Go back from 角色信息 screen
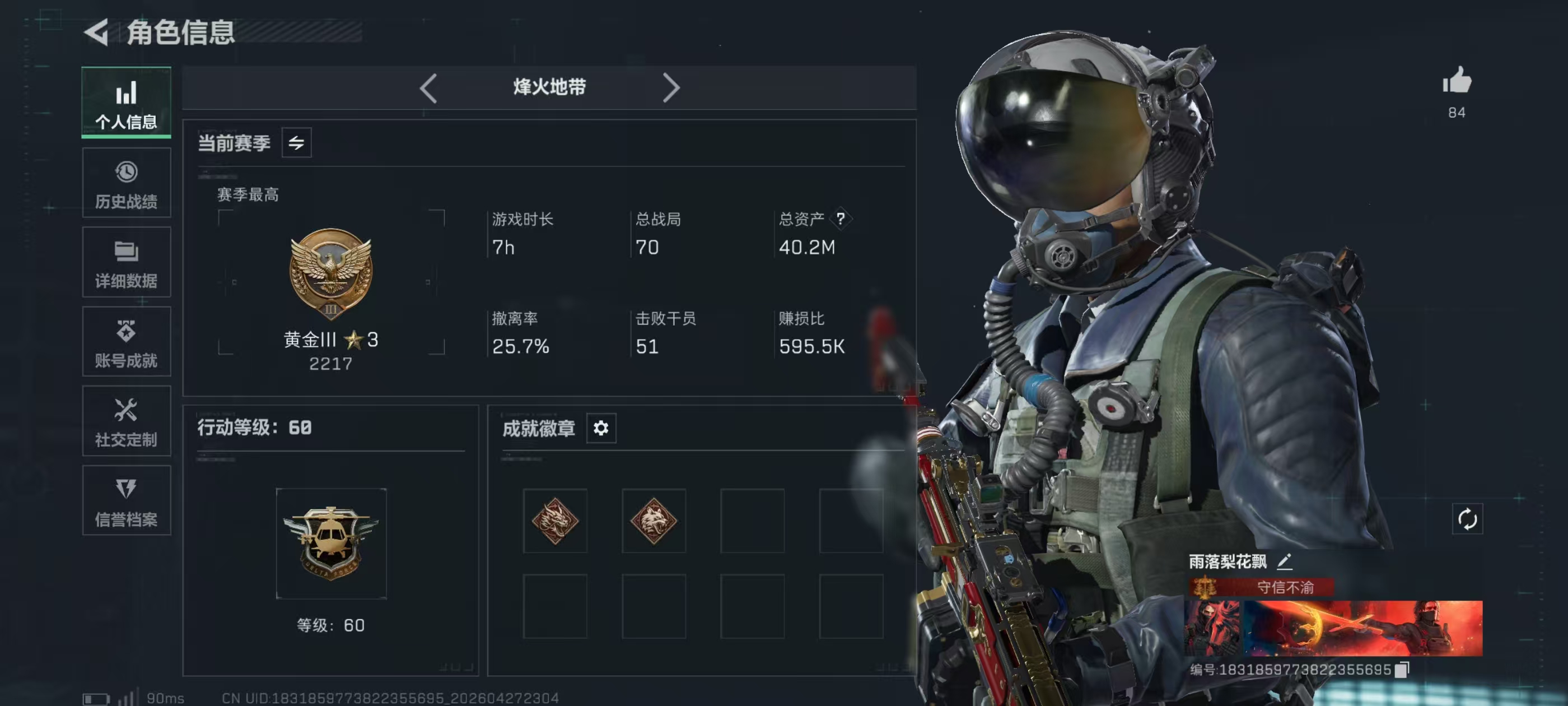Image resolution: width=1568 pixels, height=706 pixels. 97,32
